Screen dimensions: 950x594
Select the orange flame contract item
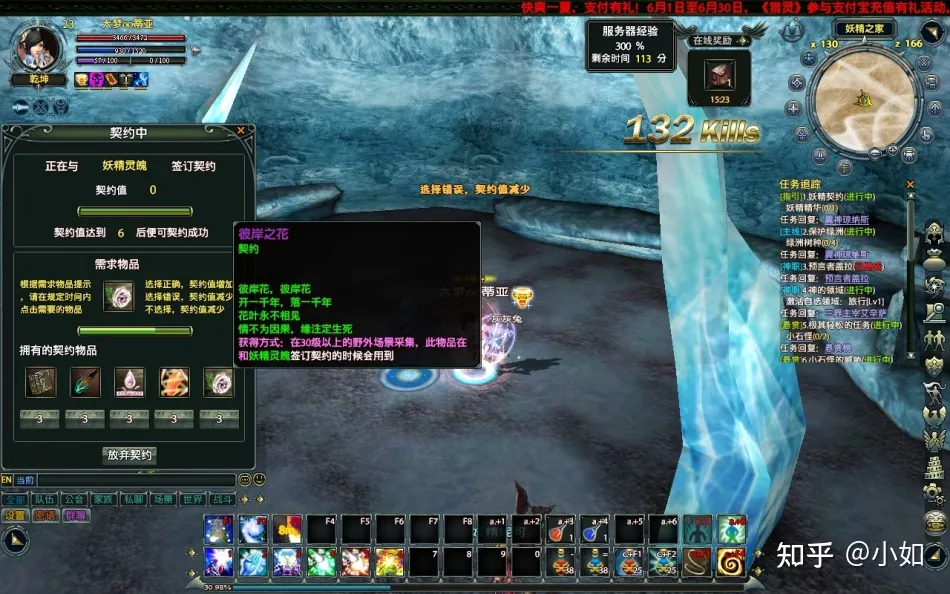click(174, 381)
